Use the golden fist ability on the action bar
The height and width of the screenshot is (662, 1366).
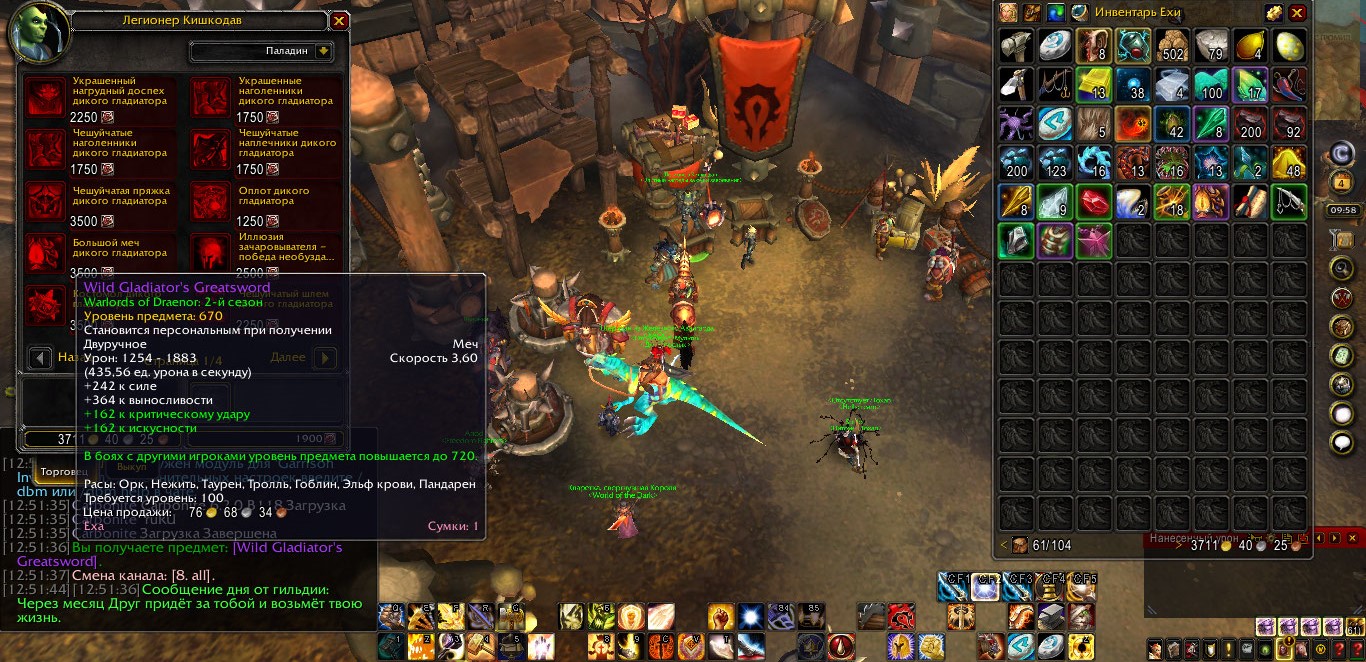[x=720, y=617]
